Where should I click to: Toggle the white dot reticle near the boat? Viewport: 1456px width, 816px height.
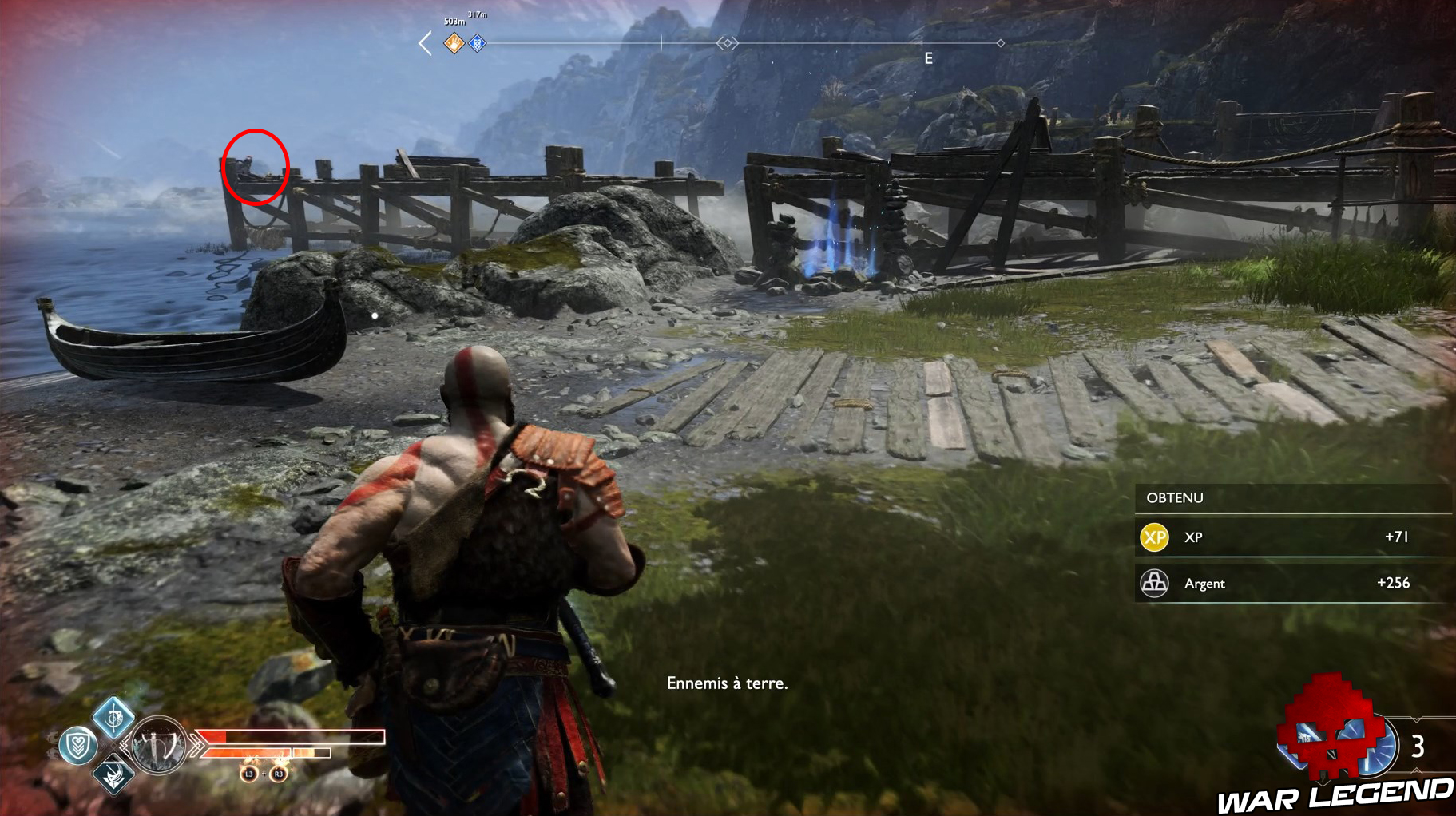click(374, 315)
